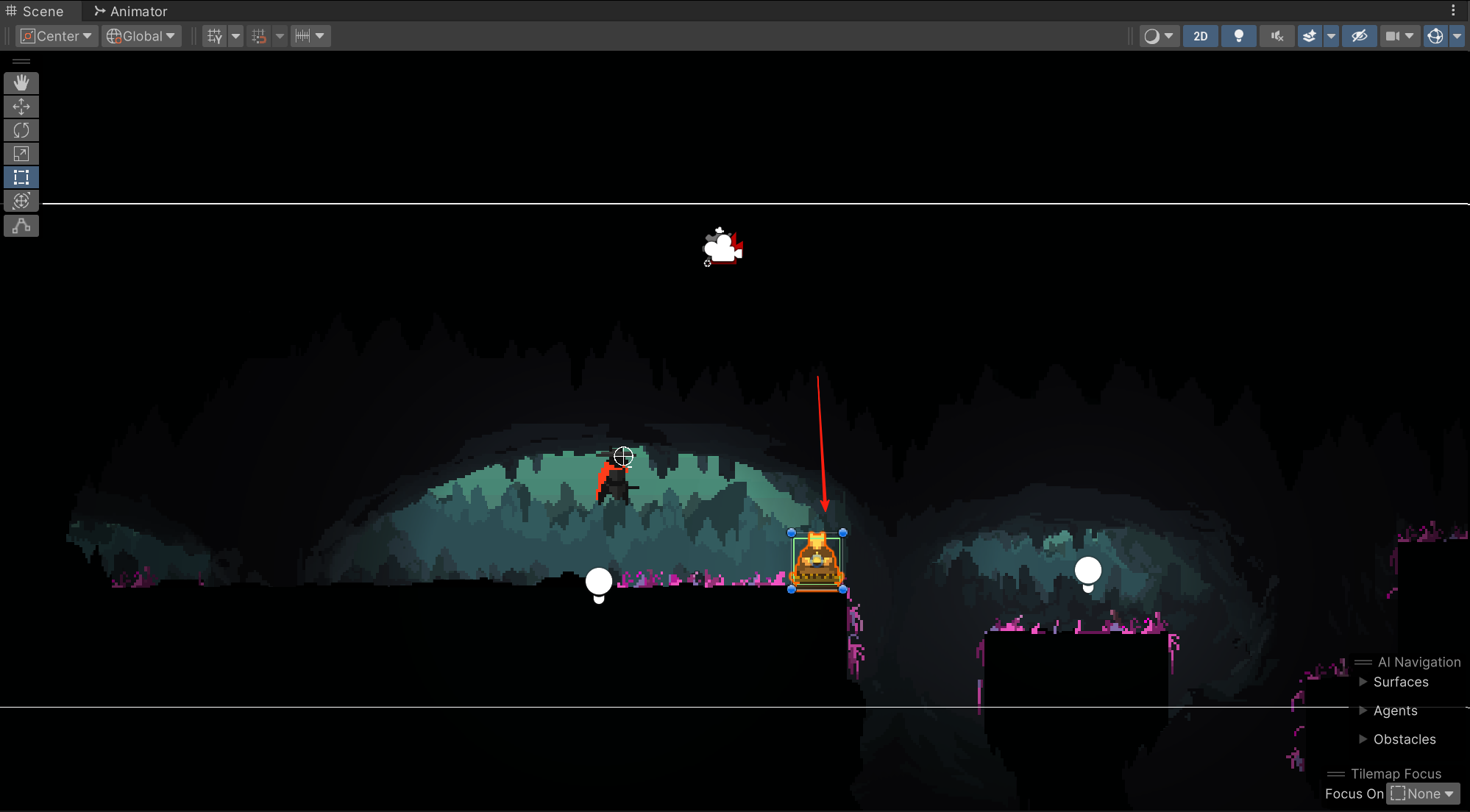Open the Tilemap Focus On dropdown
This screenshot has width=1470, height=812.
[x=1422, y=794]
